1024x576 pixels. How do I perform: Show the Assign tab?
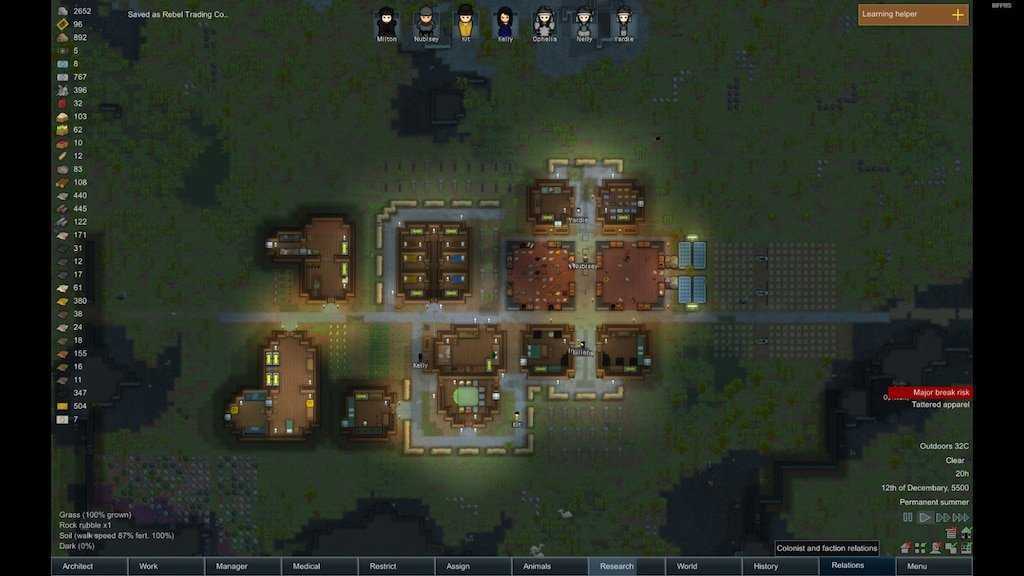[x=471, y=566]
